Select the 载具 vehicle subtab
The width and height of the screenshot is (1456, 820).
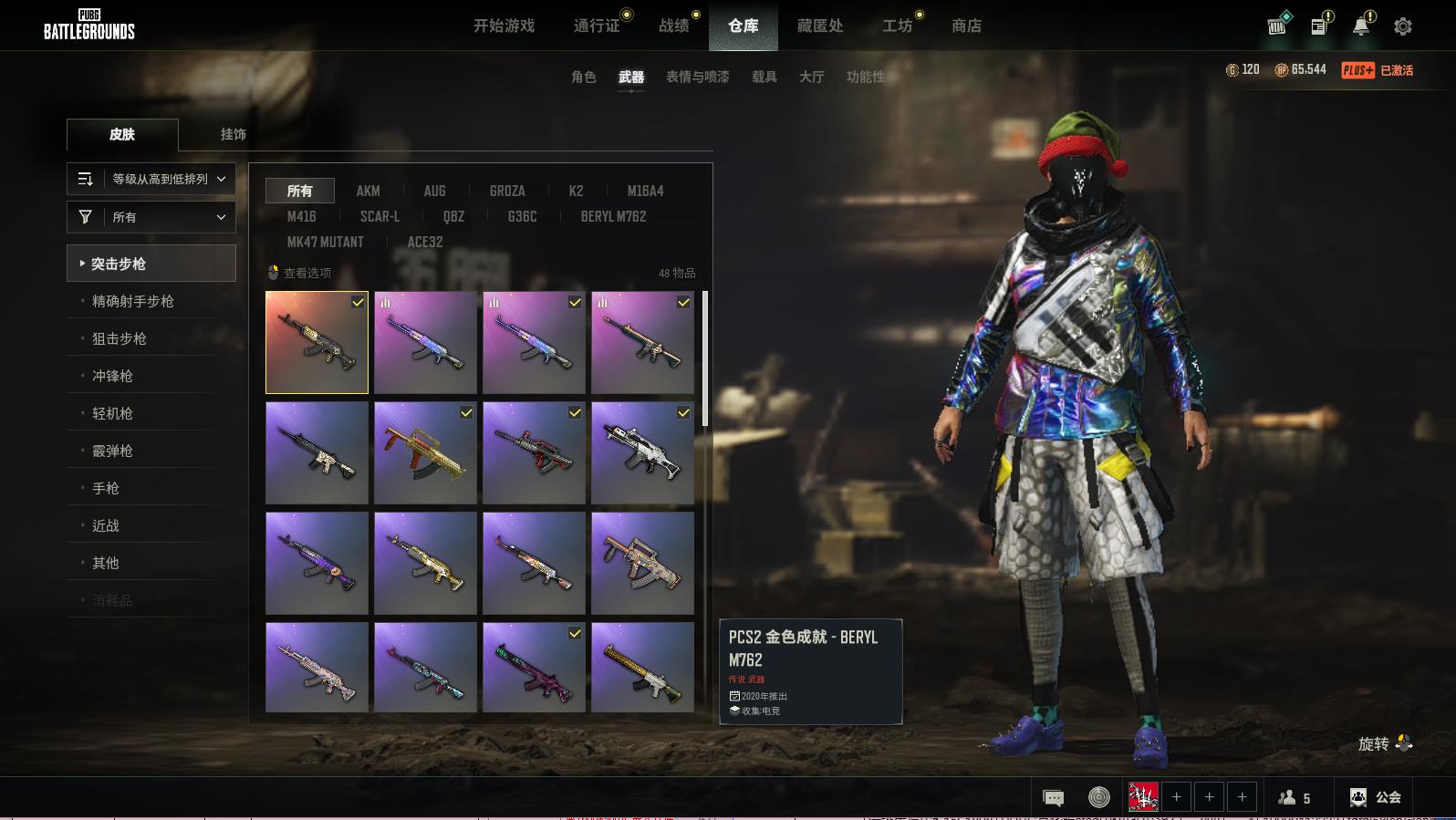point(764,77)
